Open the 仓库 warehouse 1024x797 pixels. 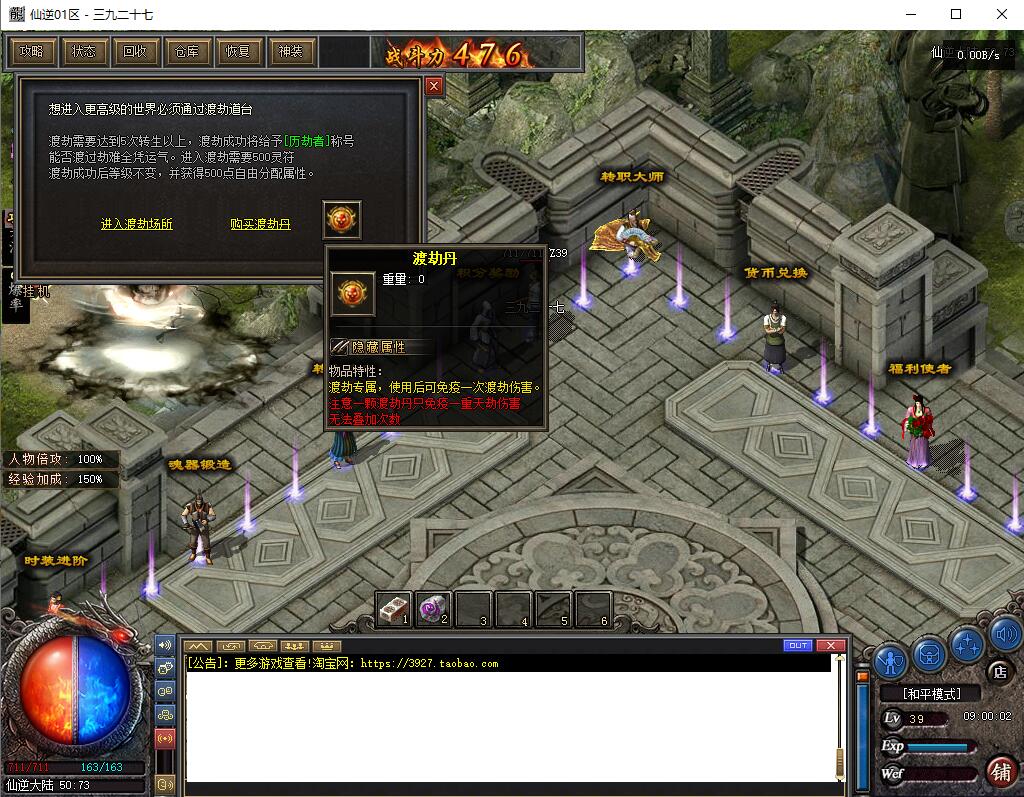pos(186,51)
